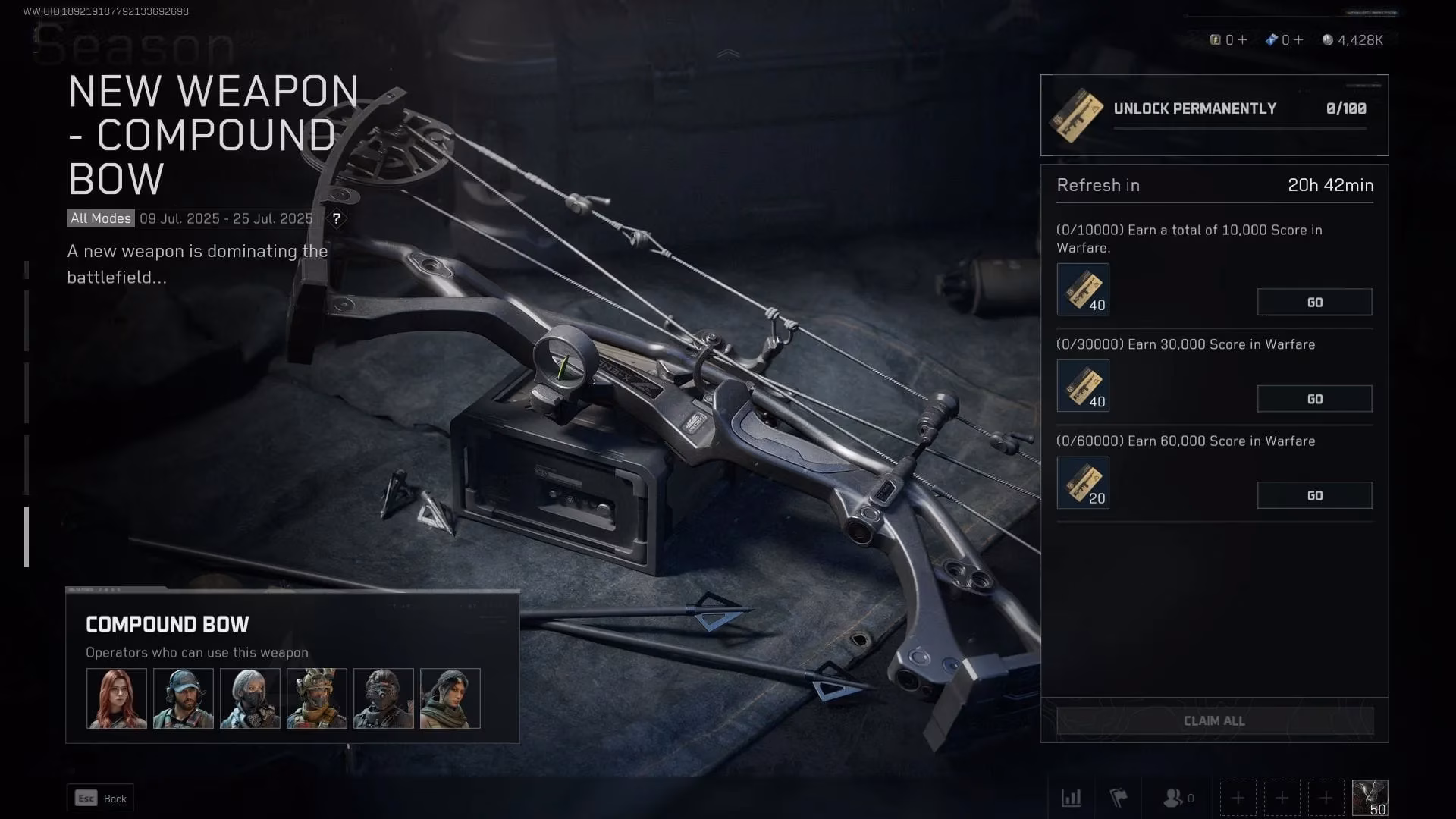Click the 40x XP card under 10,000 Score challenge
This screenshot has height=819, width=1456.
point(1083,289)
